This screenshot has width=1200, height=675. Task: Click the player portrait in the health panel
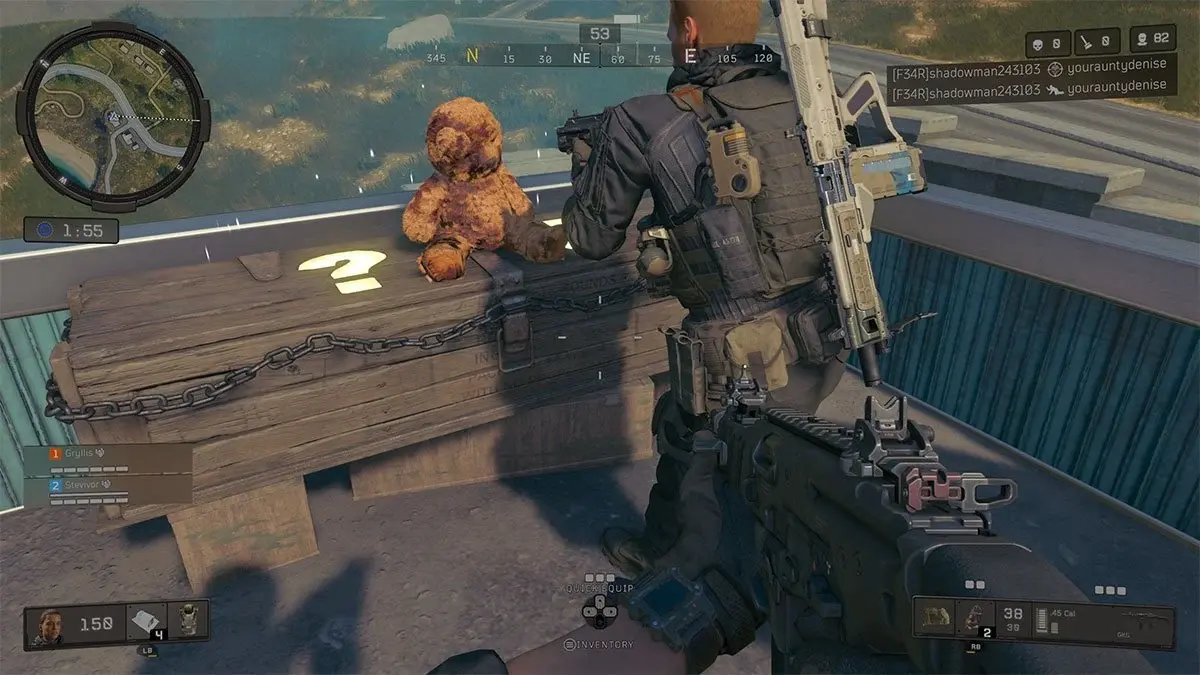tap(50, 624)
